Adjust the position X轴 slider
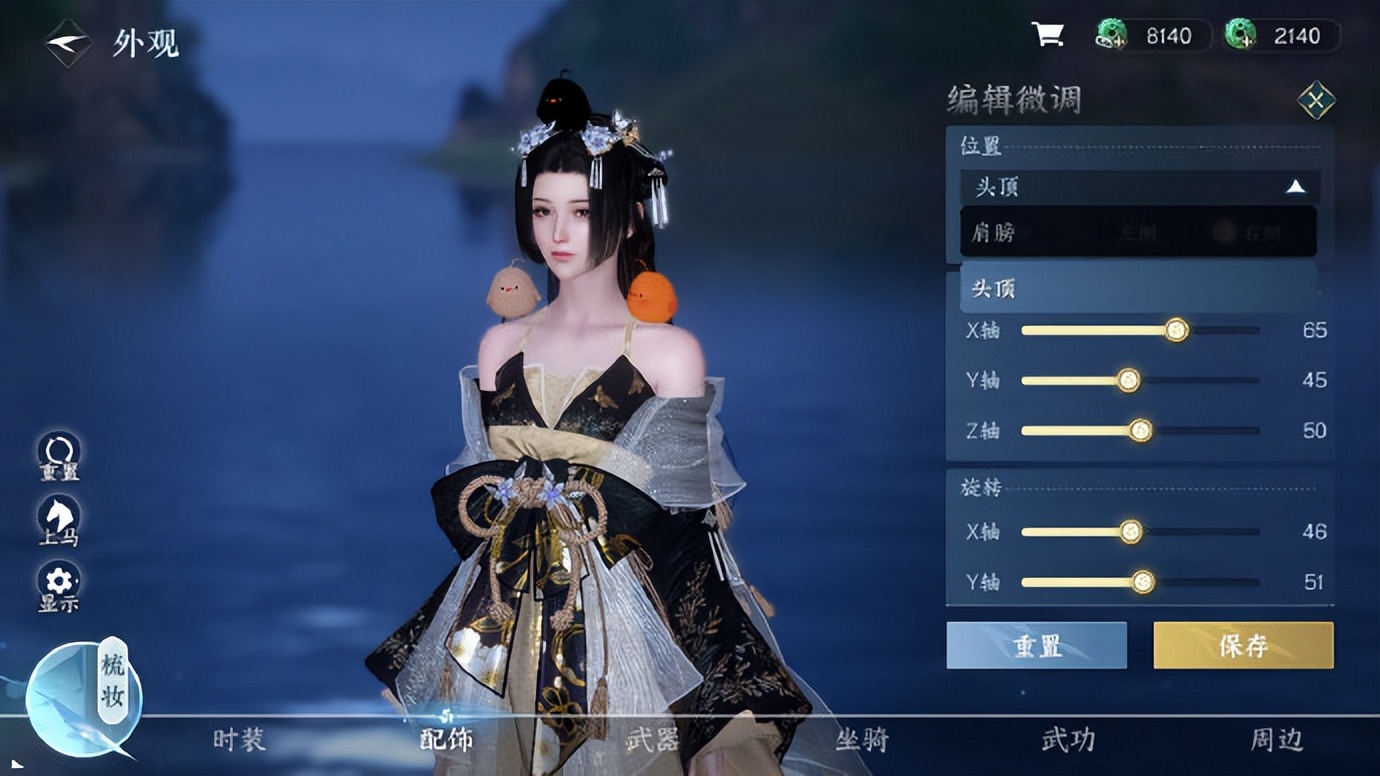The height and width of the screenshot is (776, 1380). [1177, 330]
